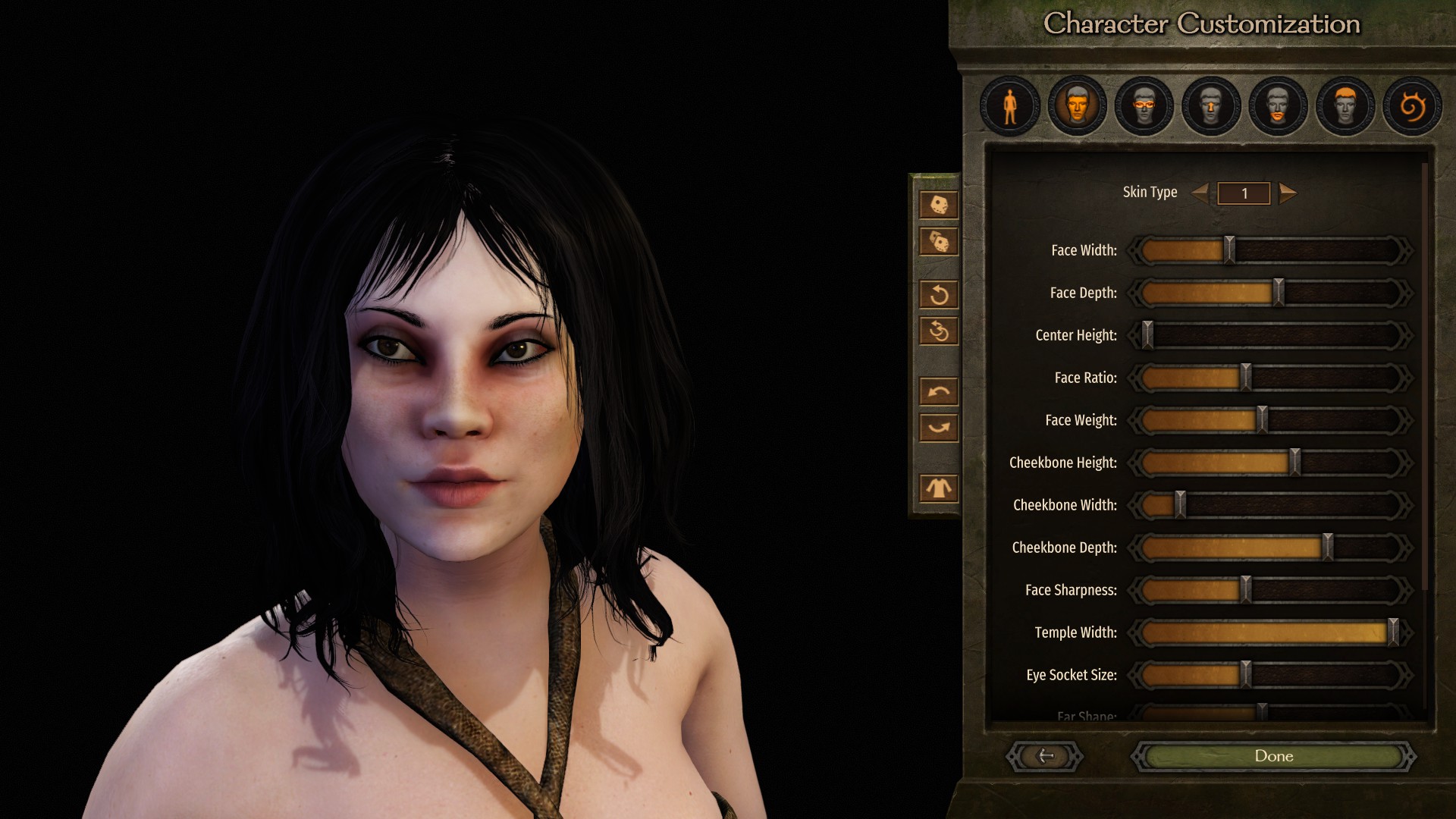The height and width of the screenshot is (819, 1456).
Task: Open the swirl tattoo/taint tab
Action: tap(1411, 106)
